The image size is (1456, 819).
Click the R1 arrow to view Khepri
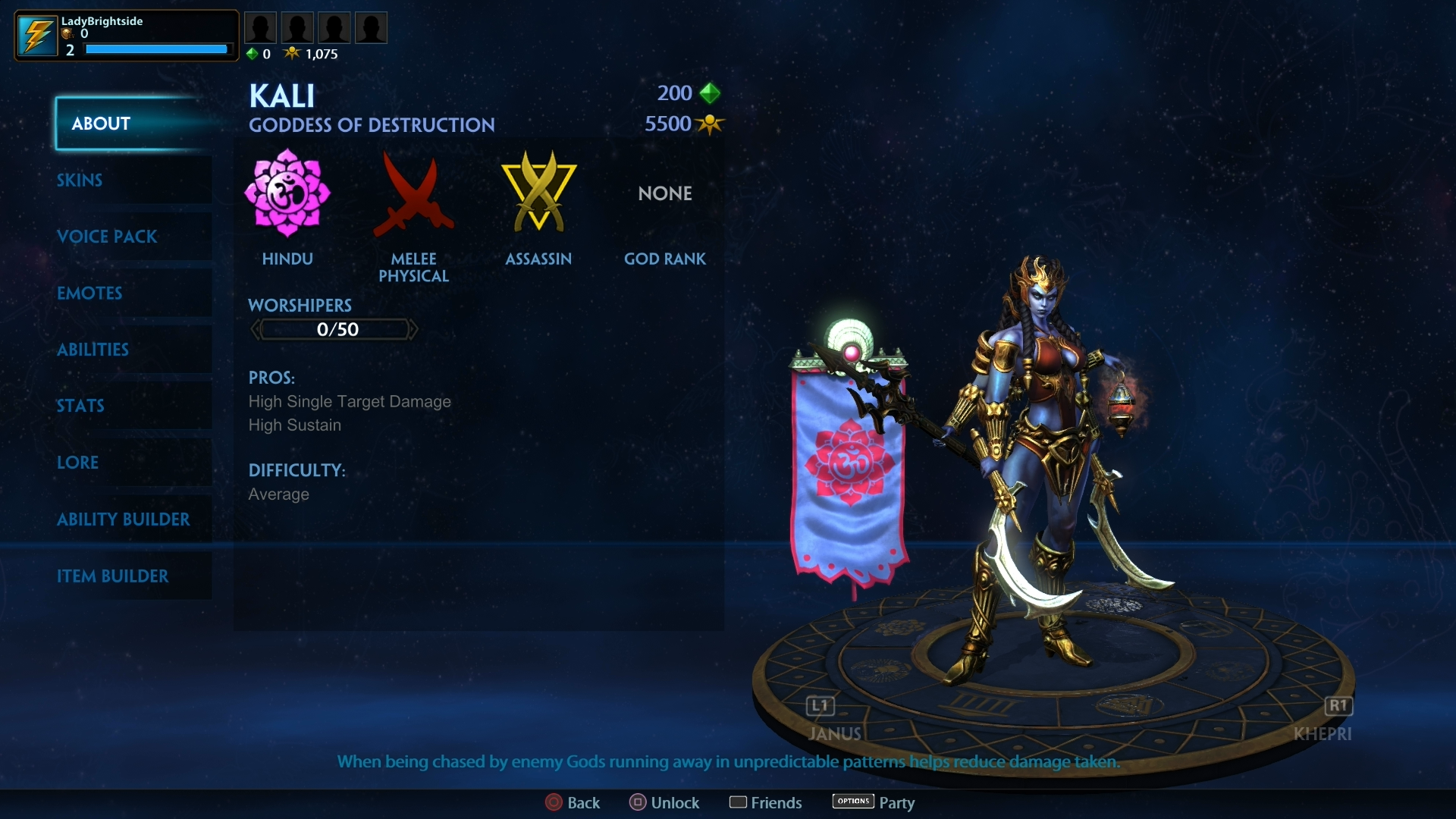pyautogui.click(x=1339, y=706)
